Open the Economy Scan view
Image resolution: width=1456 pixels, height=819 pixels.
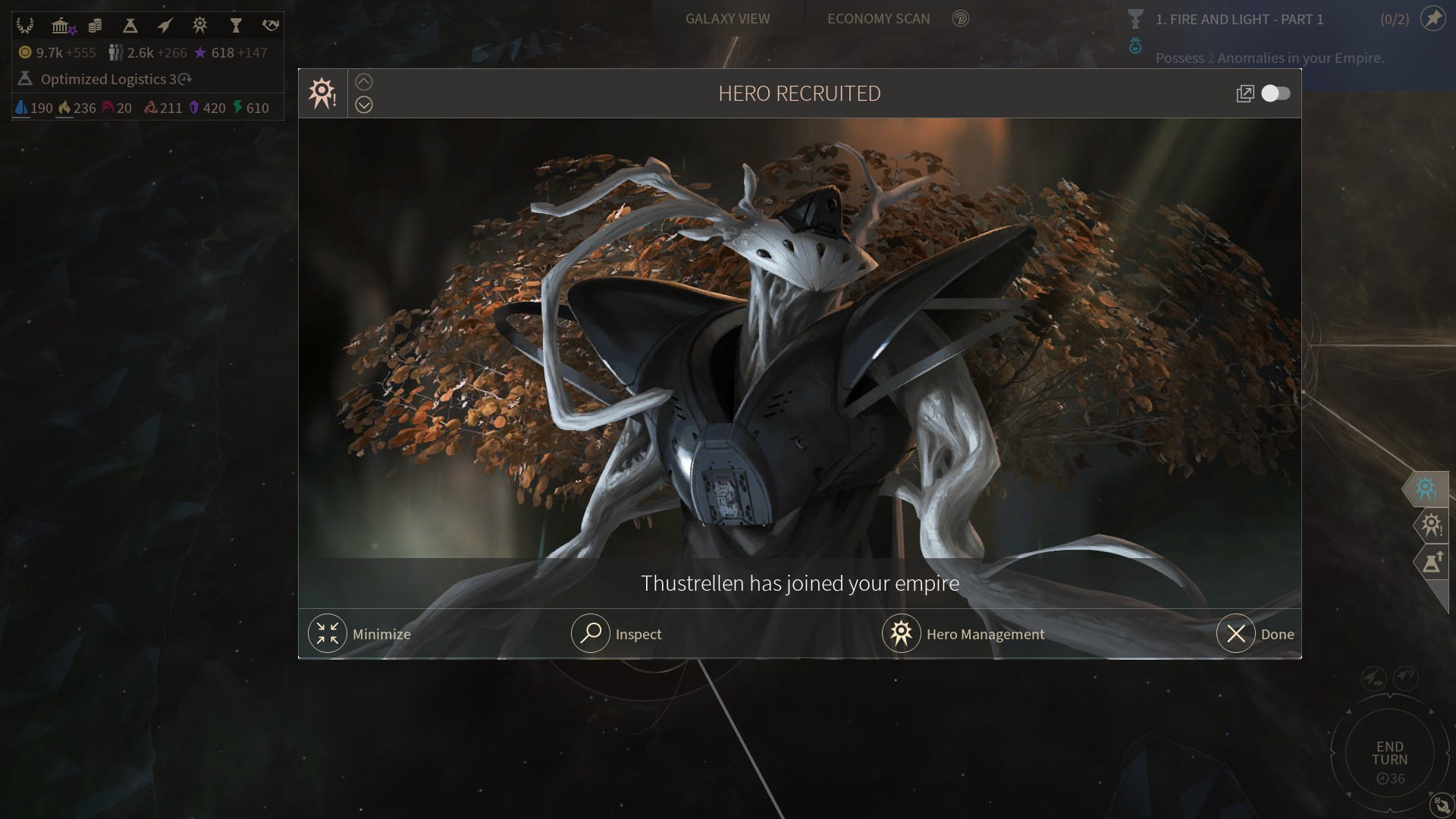tap(877, 18)
